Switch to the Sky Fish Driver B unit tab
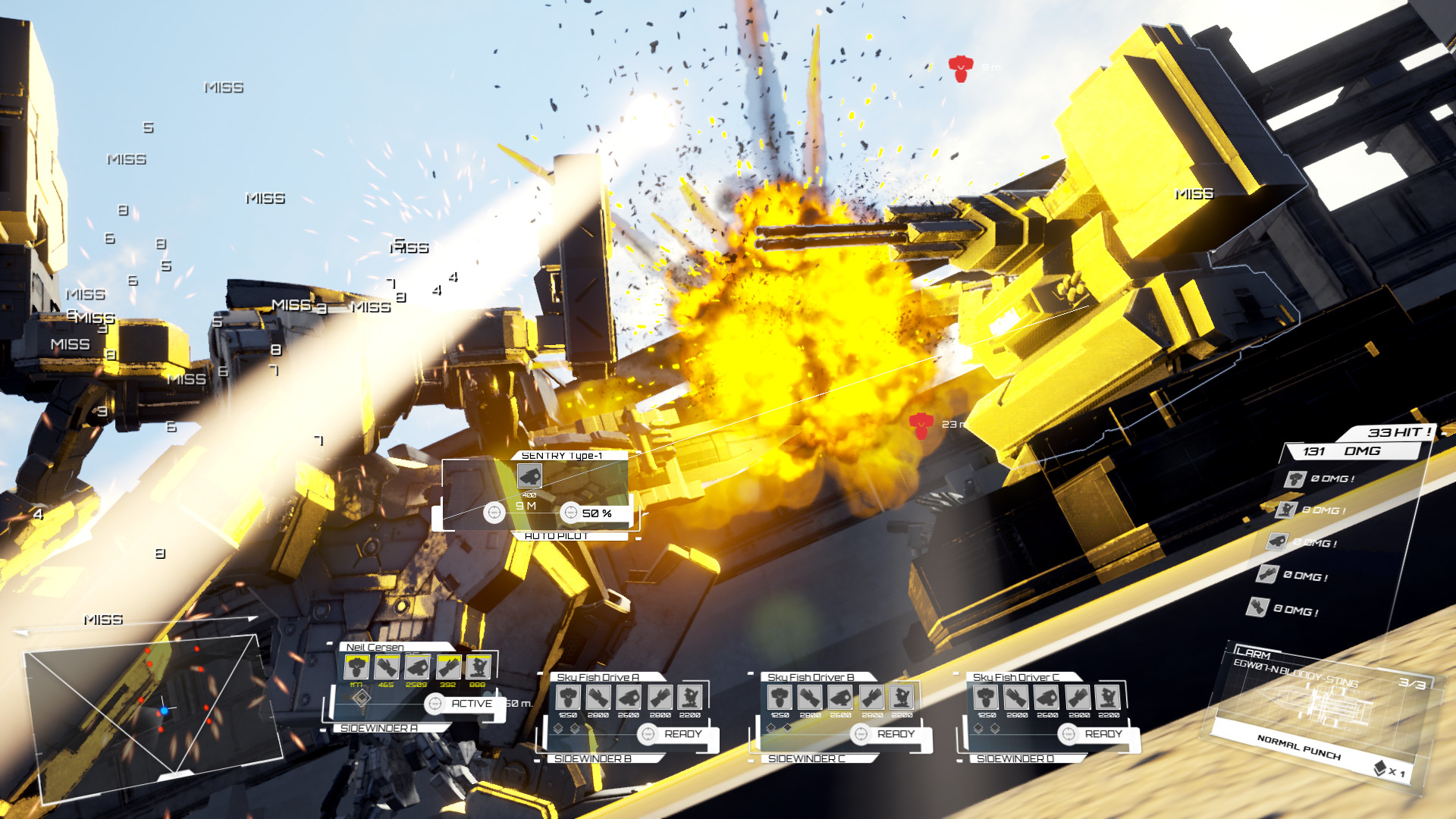This screenshot has width=1456, height=819. [811, 676]
